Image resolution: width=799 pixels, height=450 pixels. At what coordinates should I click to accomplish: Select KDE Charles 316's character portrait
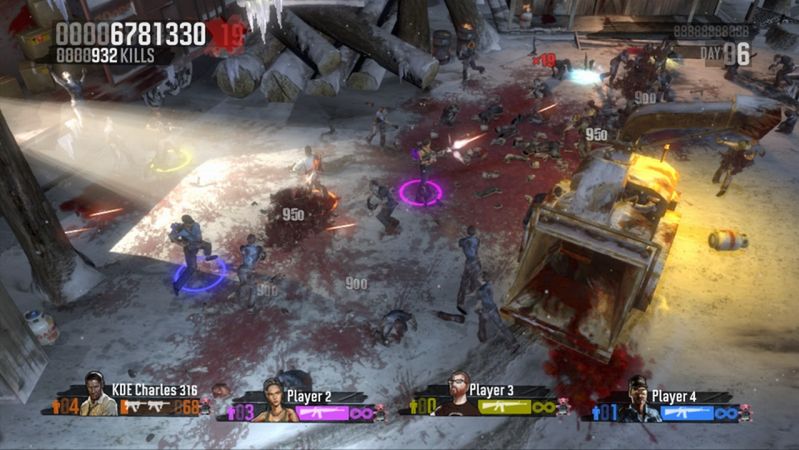click(97, 394)
